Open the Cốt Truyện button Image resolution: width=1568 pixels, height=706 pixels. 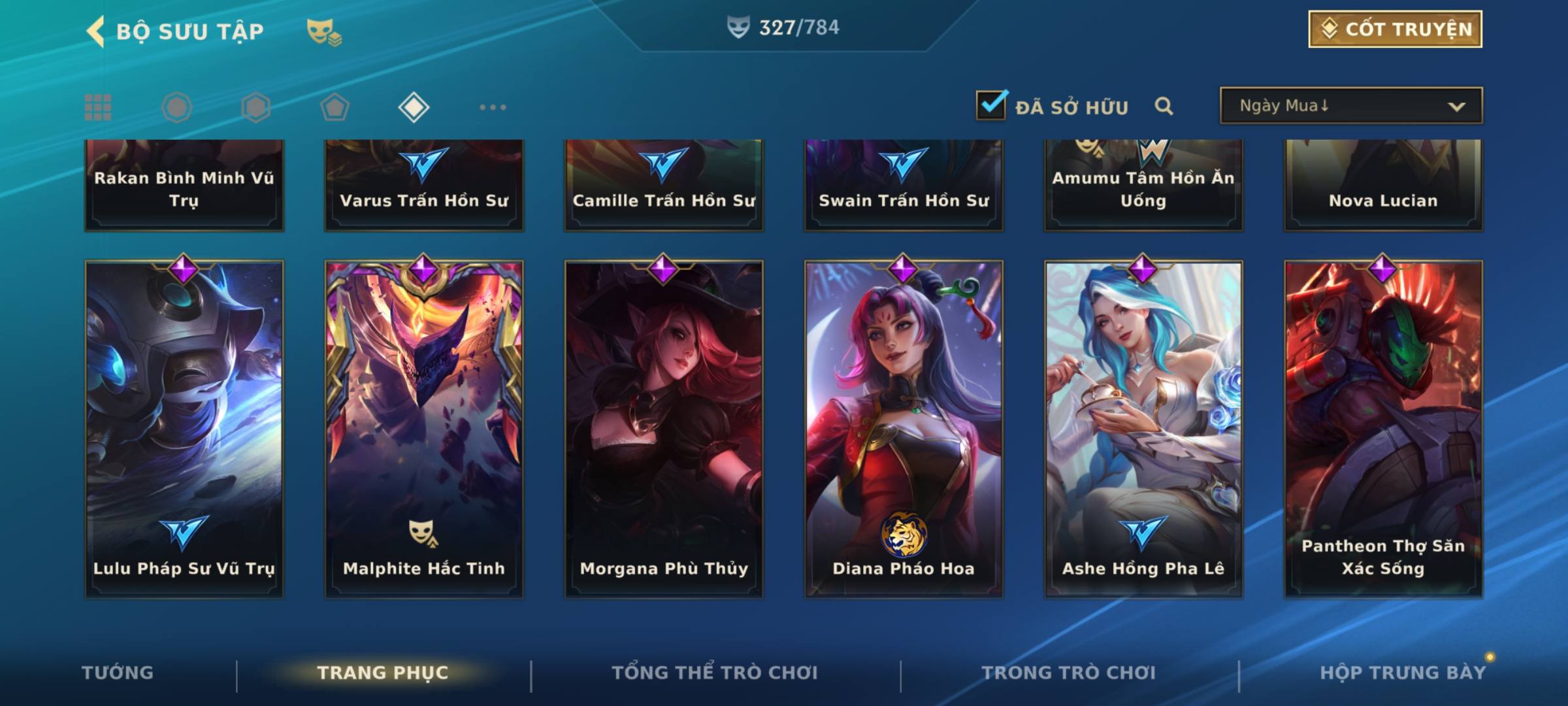tap(1395, 29)
